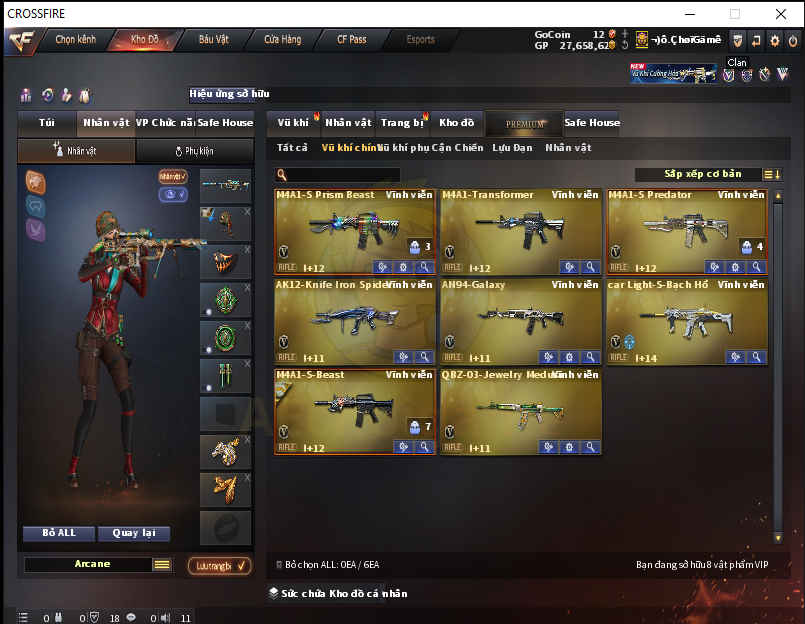
Task: Go to the CF Pass page
Action: tap(351, 40)
